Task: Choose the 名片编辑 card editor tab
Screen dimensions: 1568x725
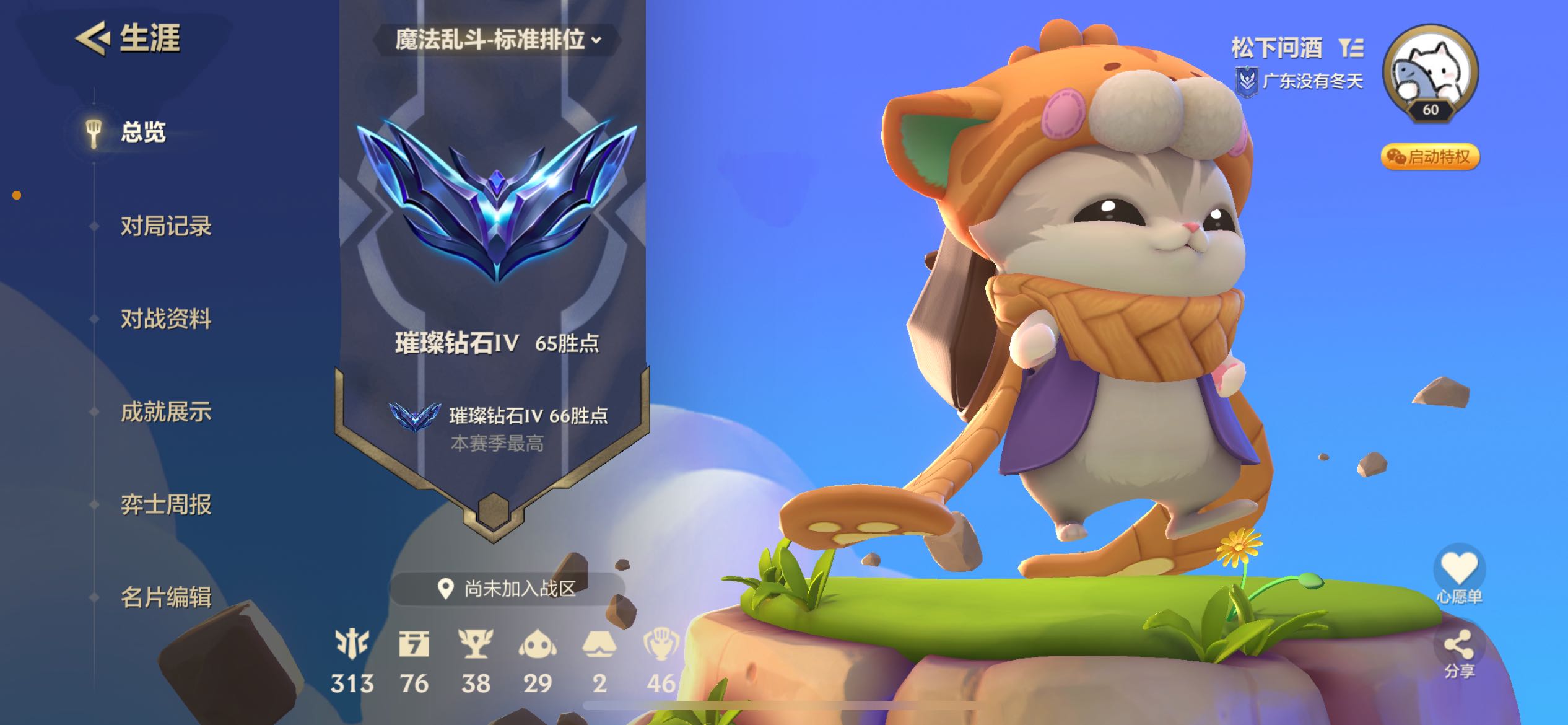Action: coord(165,598)
